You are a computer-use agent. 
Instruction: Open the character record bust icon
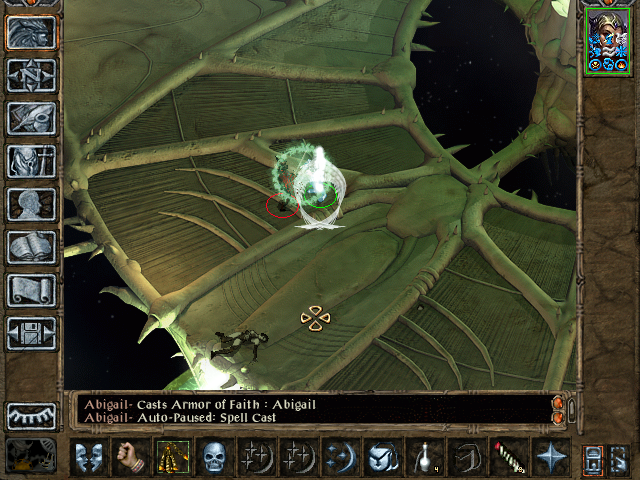31,204
